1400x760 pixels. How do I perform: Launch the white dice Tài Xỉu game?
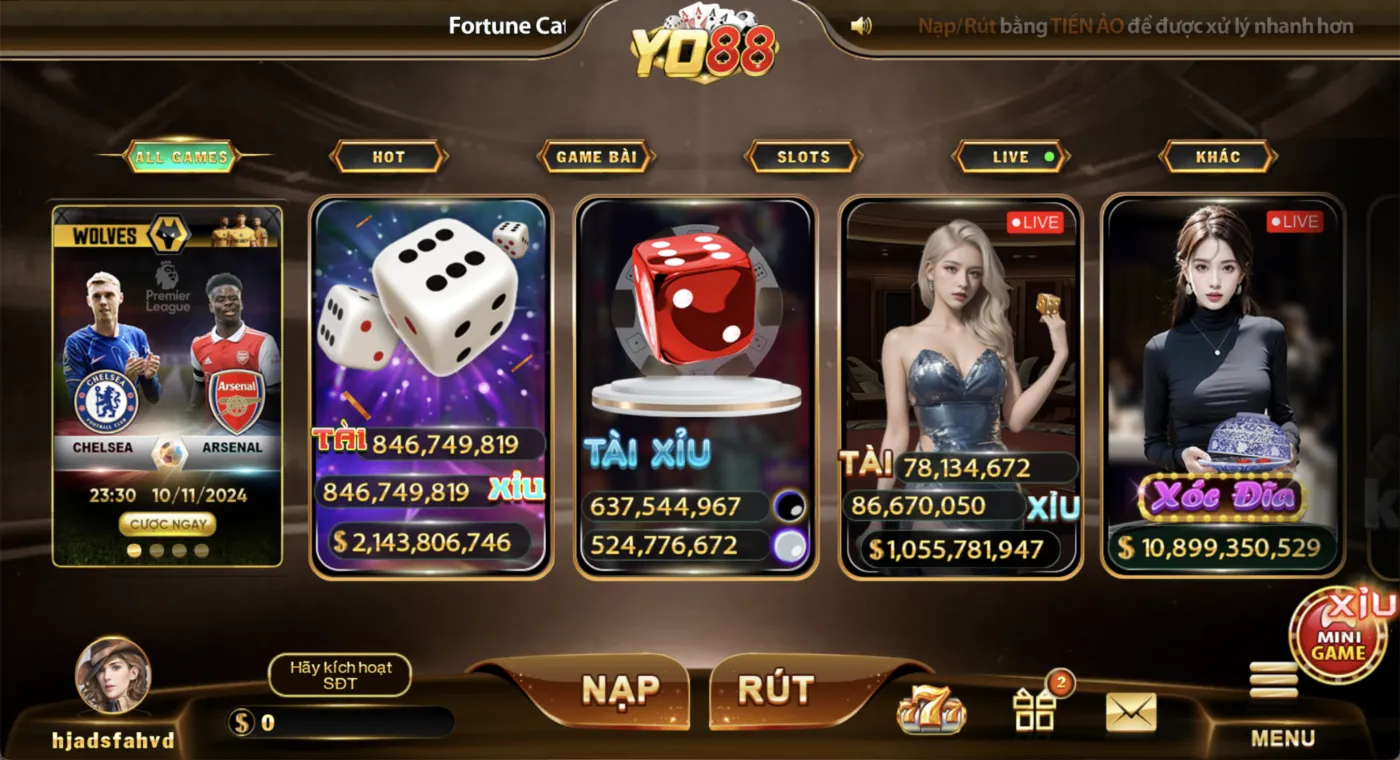click(x=431, y=330)
